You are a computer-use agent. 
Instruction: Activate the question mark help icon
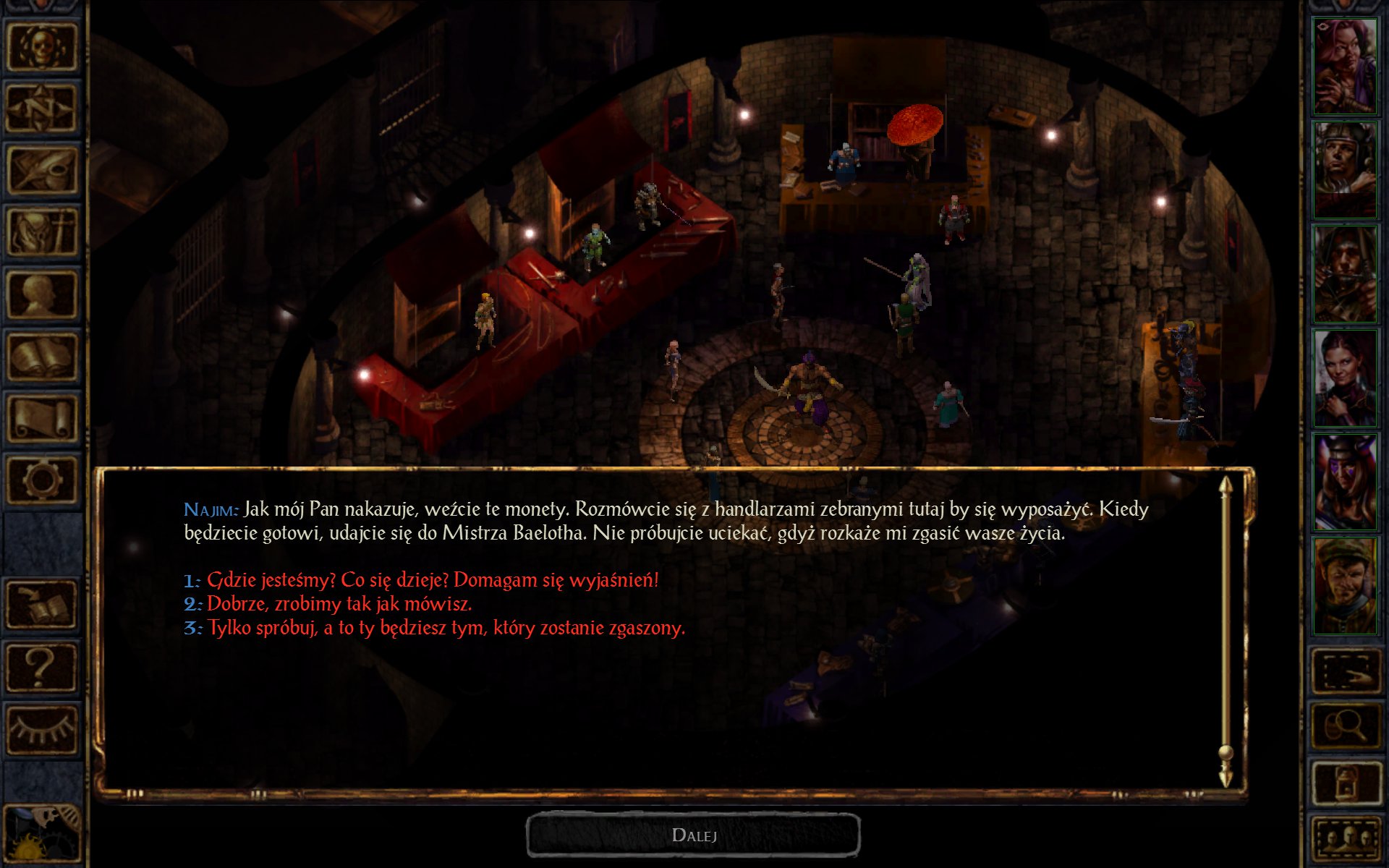coord(41,668)
